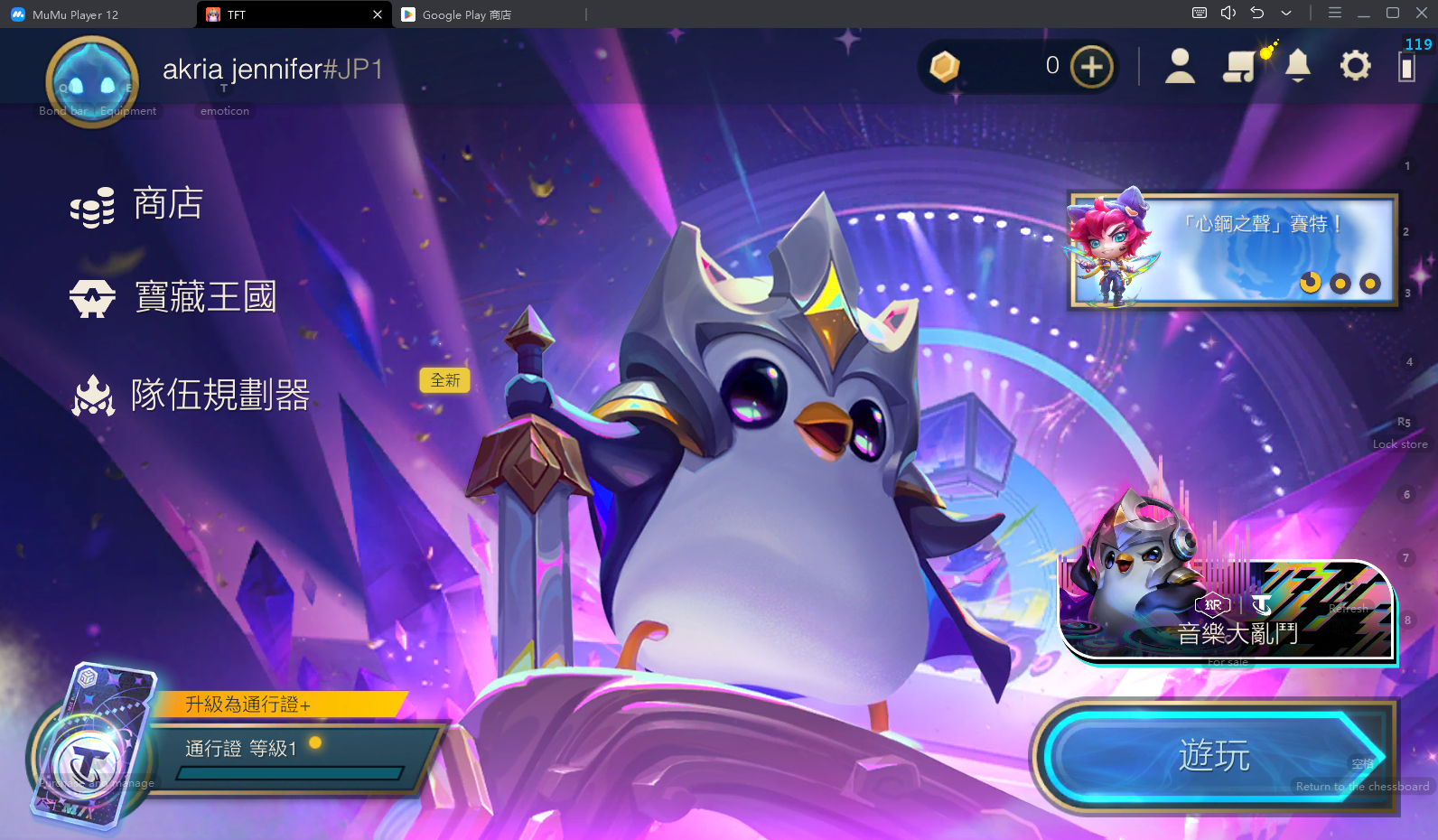The width and height of the screenshot is (1438, 840).
Task: Start a match with the 遊玩 button
Action: click(1214, 756)
